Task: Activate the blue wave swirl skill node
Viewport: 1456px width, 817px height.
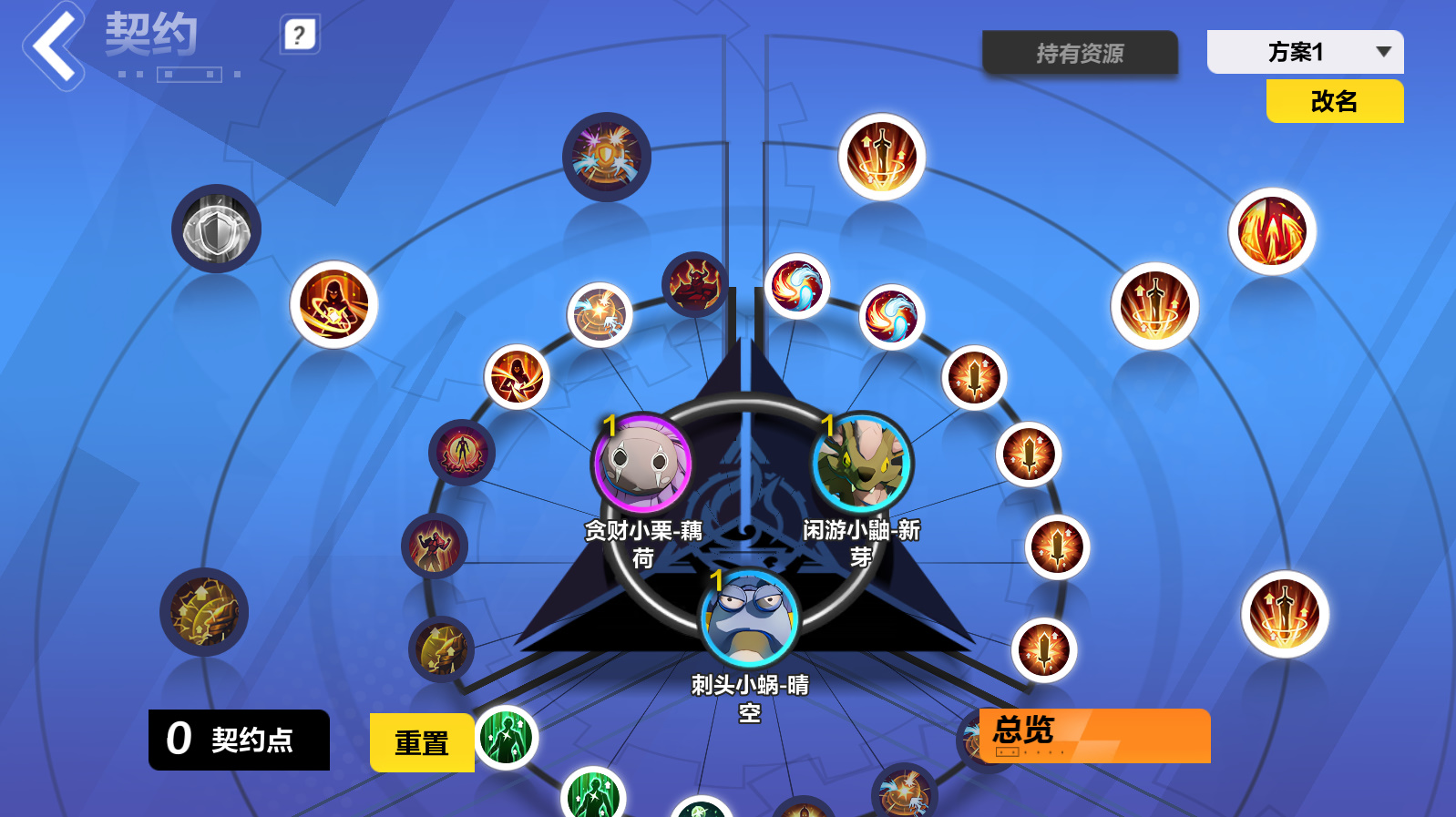Action: (x=795, y=290)
